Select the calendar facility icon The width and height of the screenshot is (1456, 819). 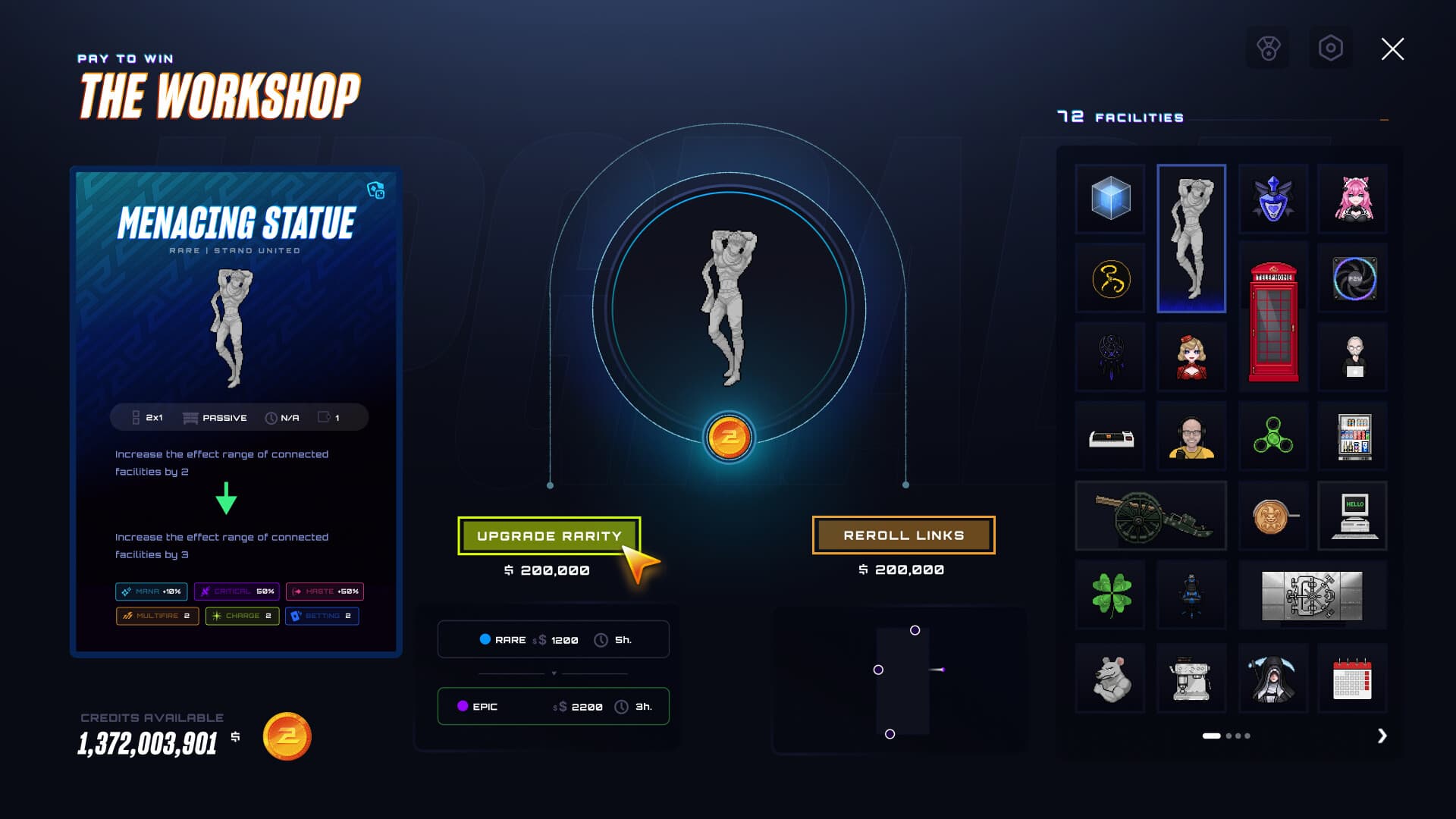click(x=1353, y=677)
